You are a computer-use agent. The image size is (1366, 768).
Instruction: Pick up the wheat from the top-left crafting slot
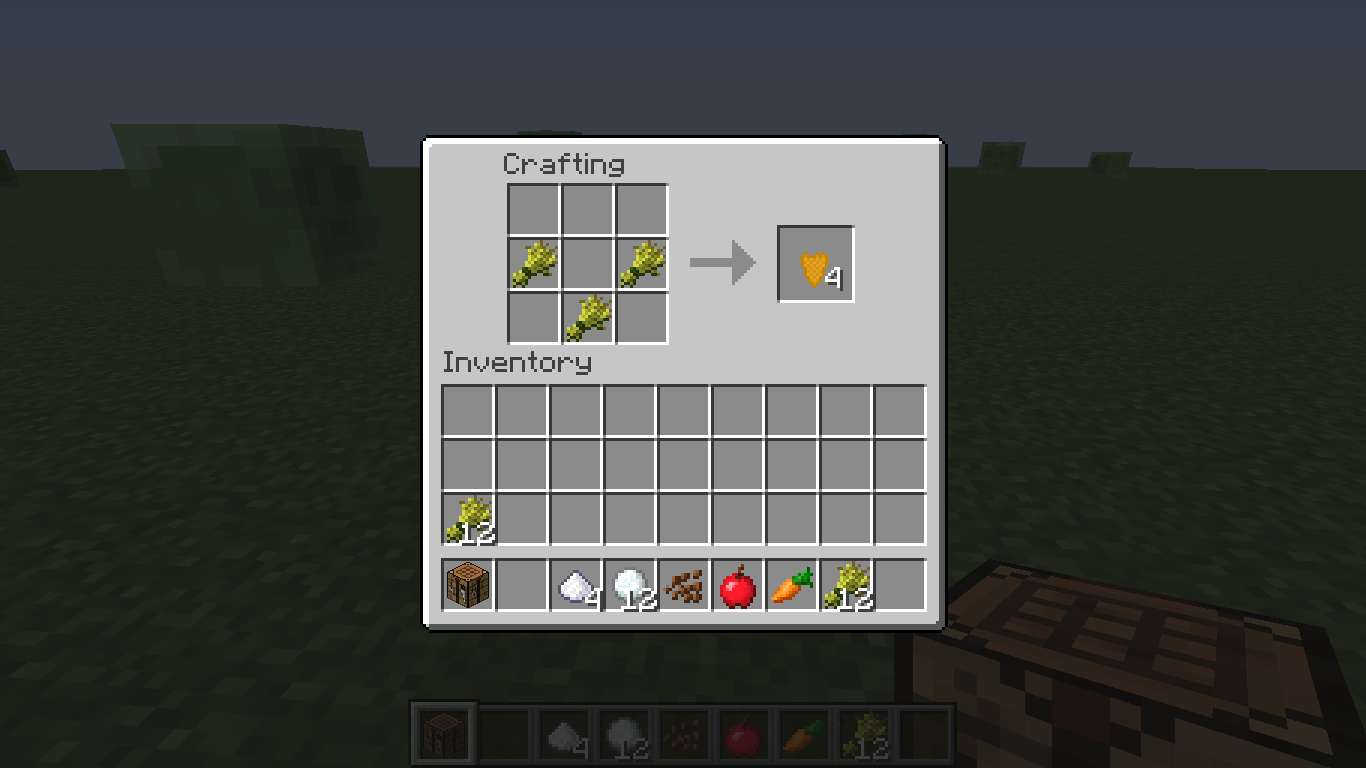click(x=533, y=262)
